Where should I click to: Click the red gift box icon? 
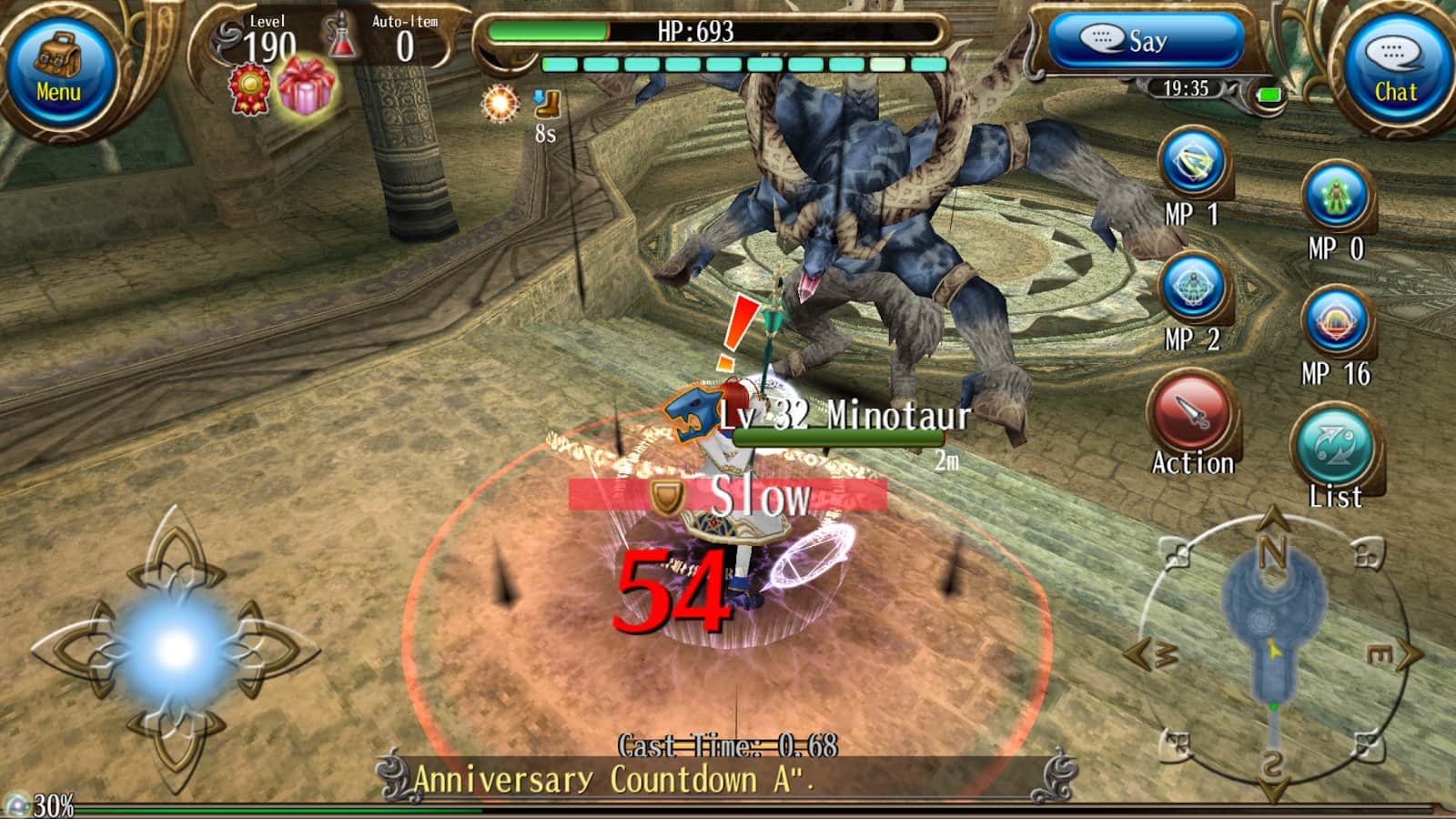[306, 86]
